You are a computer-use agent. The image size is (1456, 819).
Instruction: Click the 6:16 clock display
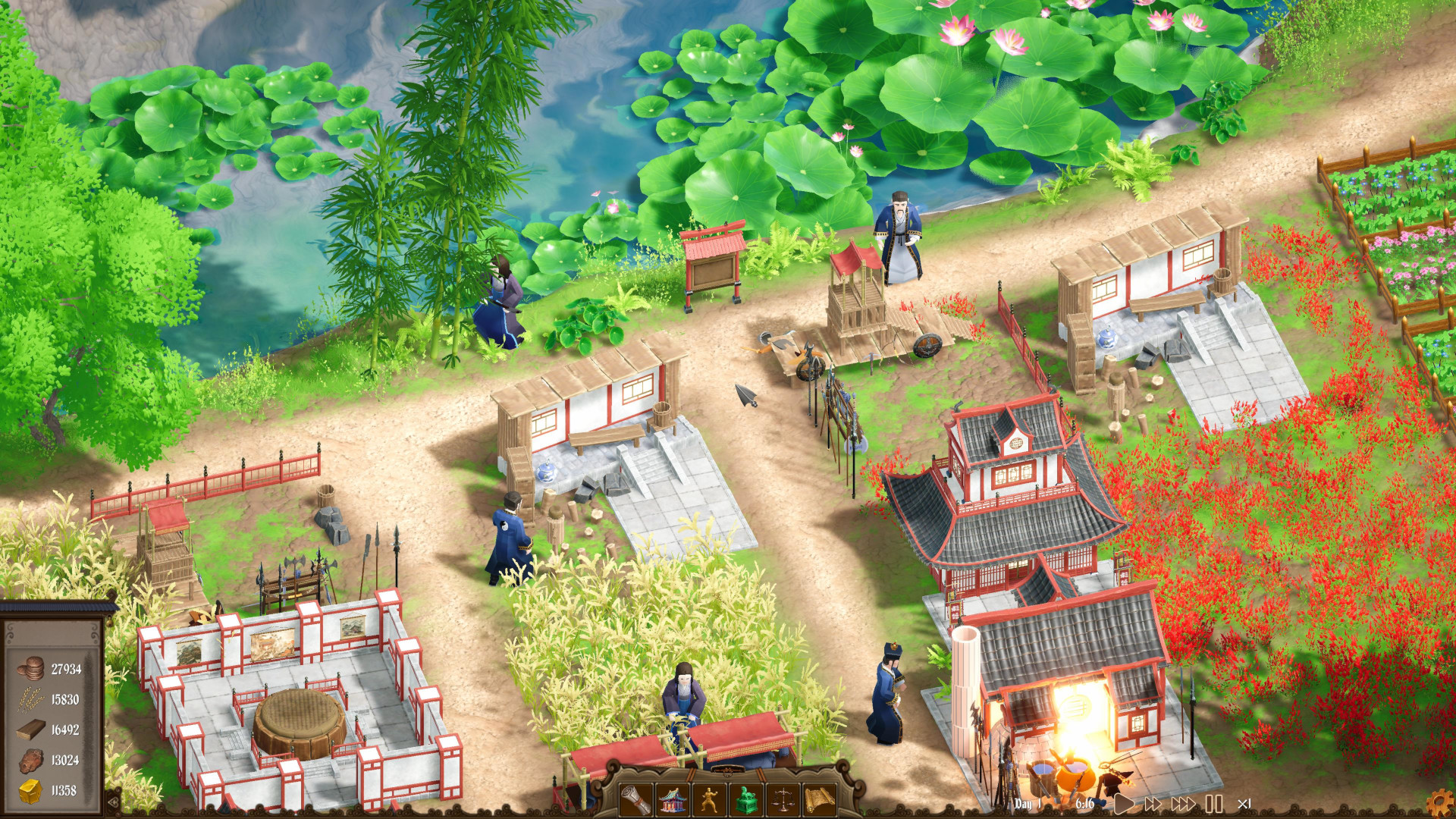point(1085,803)
